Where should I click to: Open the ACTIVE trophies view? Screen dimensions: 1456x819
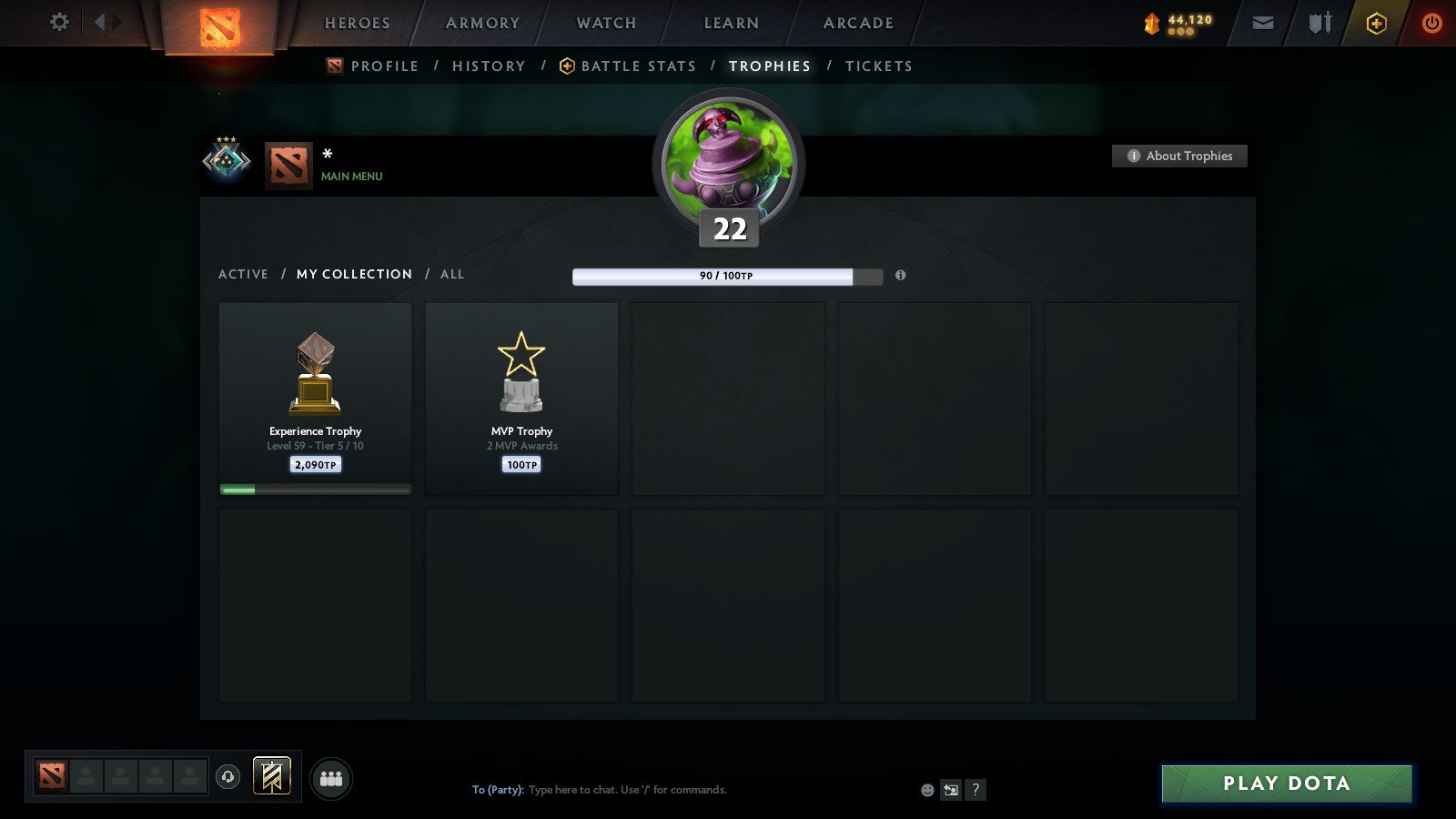(243, 274)
